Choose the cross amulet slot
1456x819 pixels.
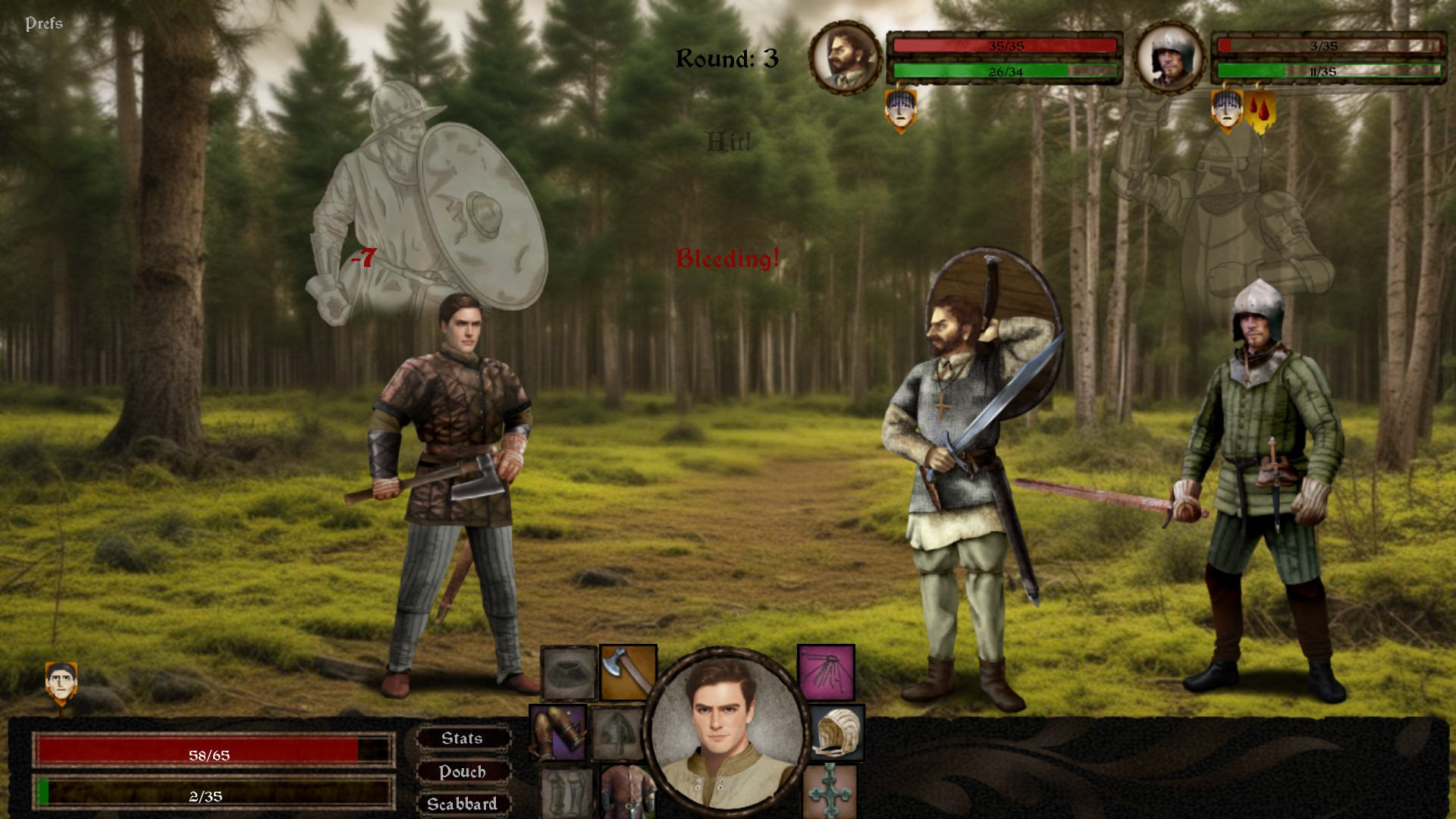[830, 791]
